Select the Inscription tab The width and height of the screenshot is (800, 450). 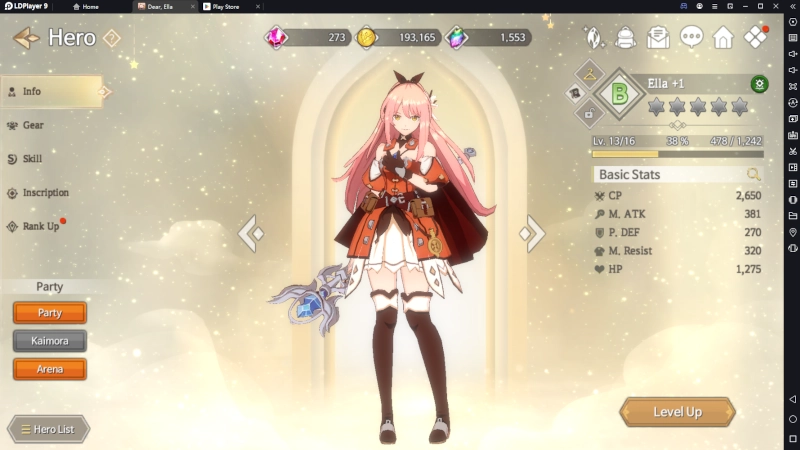(x=45, y=192)
